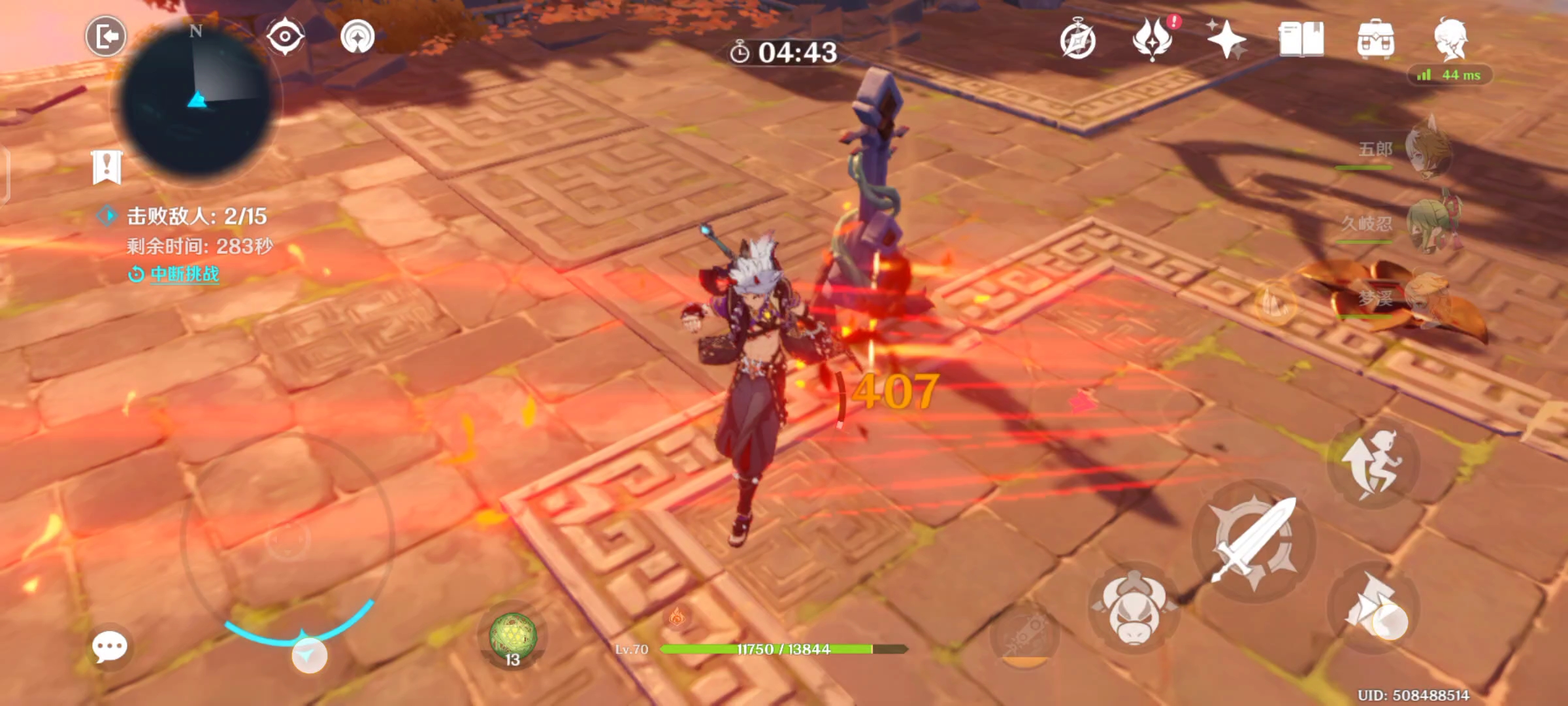Open the circular minimap
Screen dimensions: 1568x706
(x=196, y=98)
